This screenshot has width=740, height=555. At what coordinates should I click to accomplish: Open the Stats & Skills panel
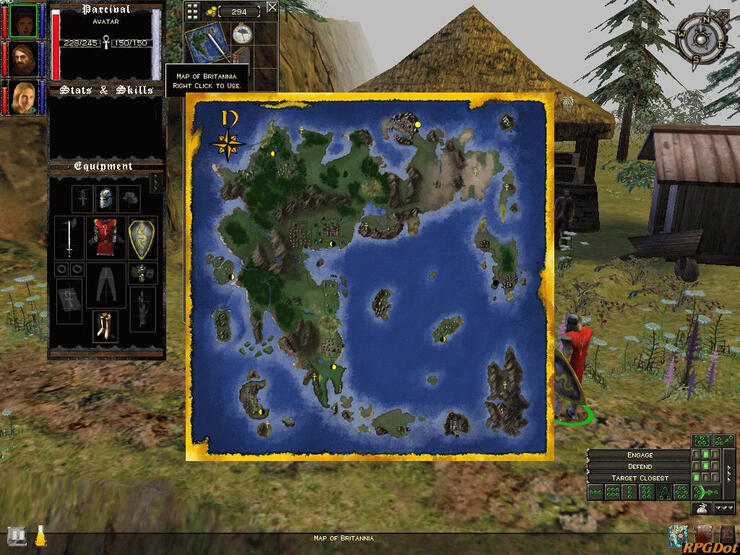[x=106, y=90]
